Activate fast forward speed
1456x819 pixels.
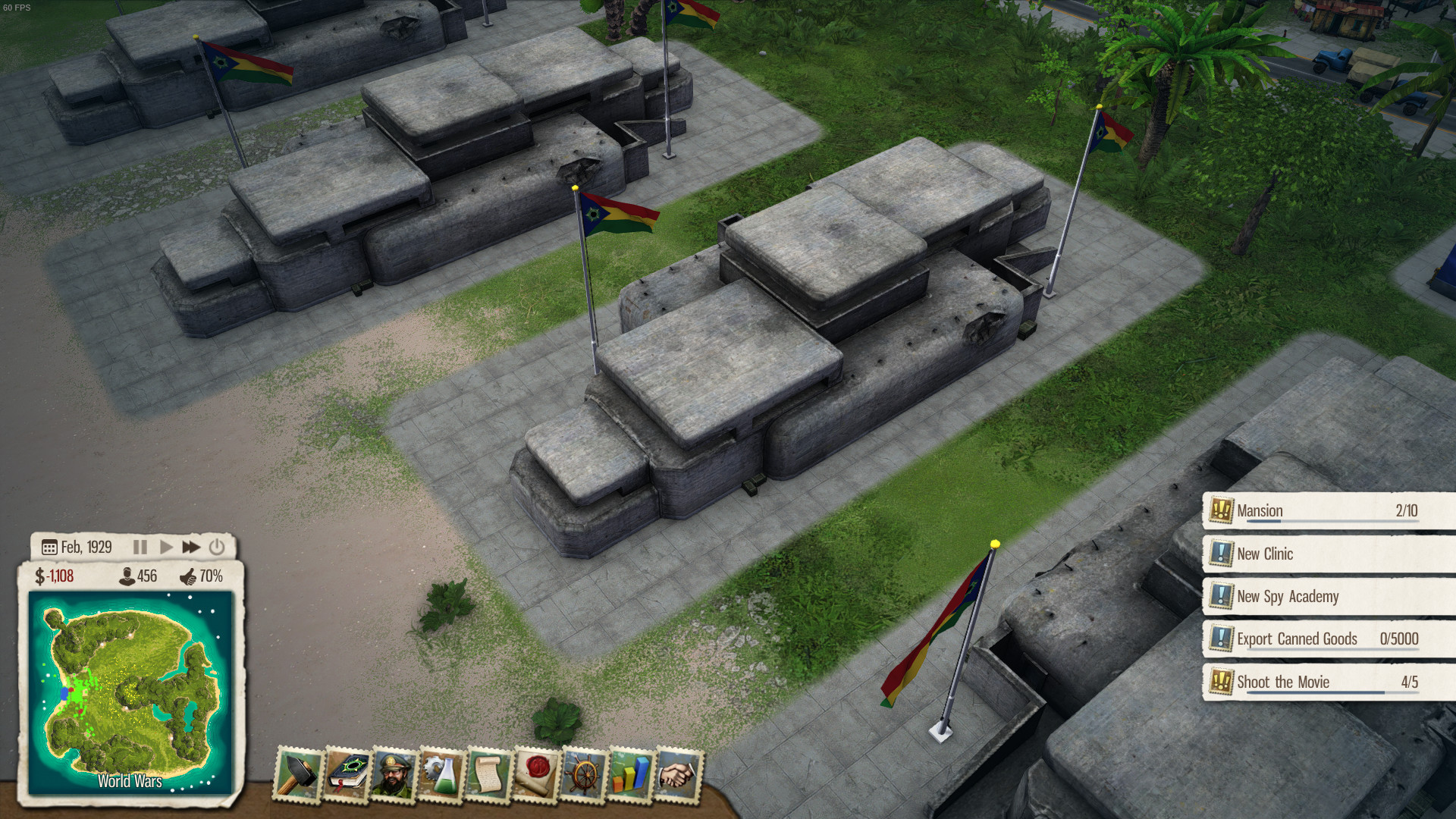[192, 546]
